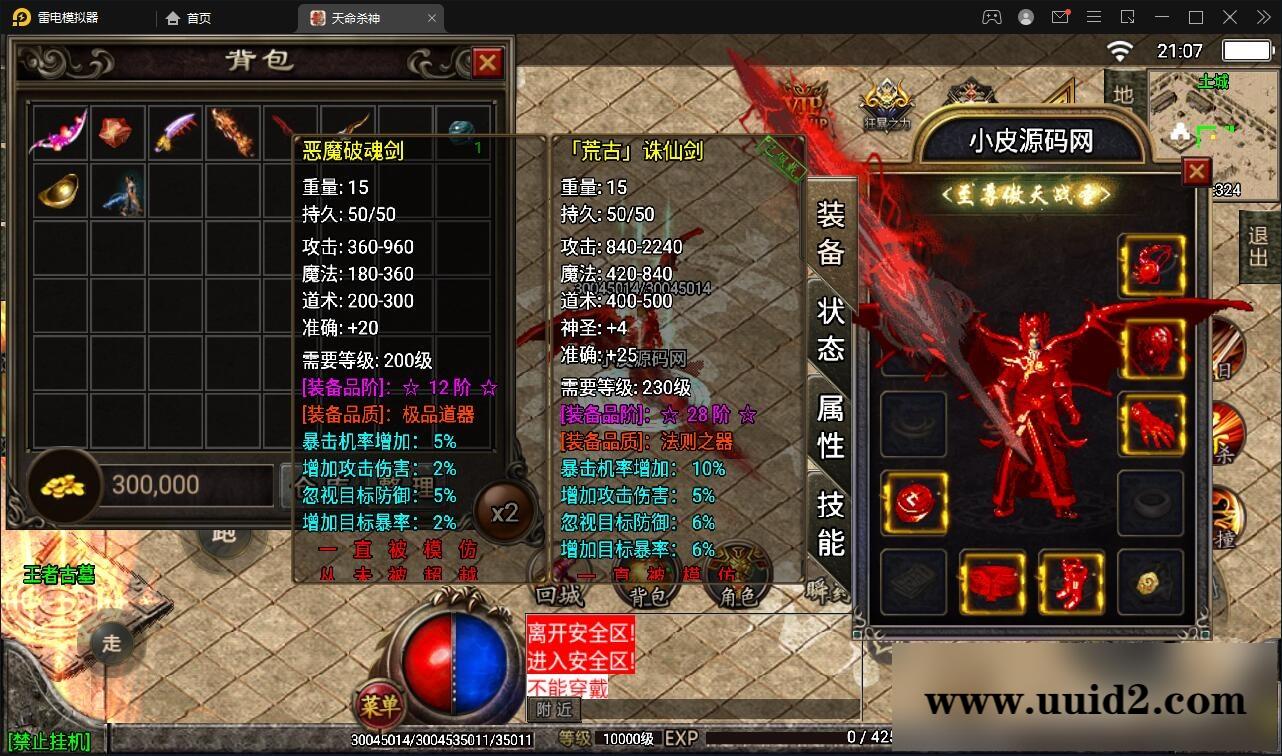Click the 退出 exit button
This screenshot has height=756, width=1282.
tap(1256, 248)
